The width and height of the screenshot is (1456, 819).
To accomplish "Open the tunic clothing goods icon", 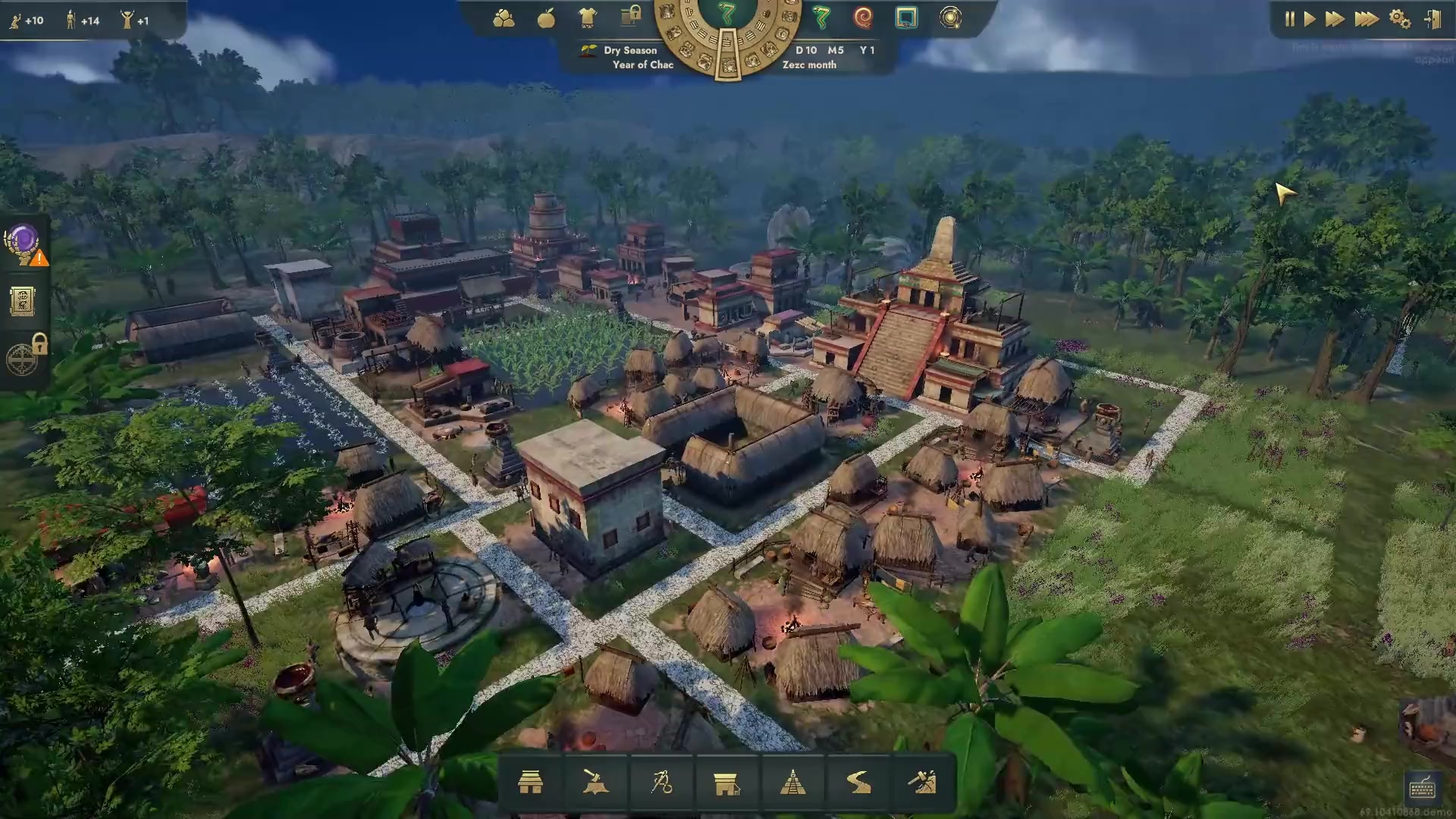I will click(x=588, y=18).
